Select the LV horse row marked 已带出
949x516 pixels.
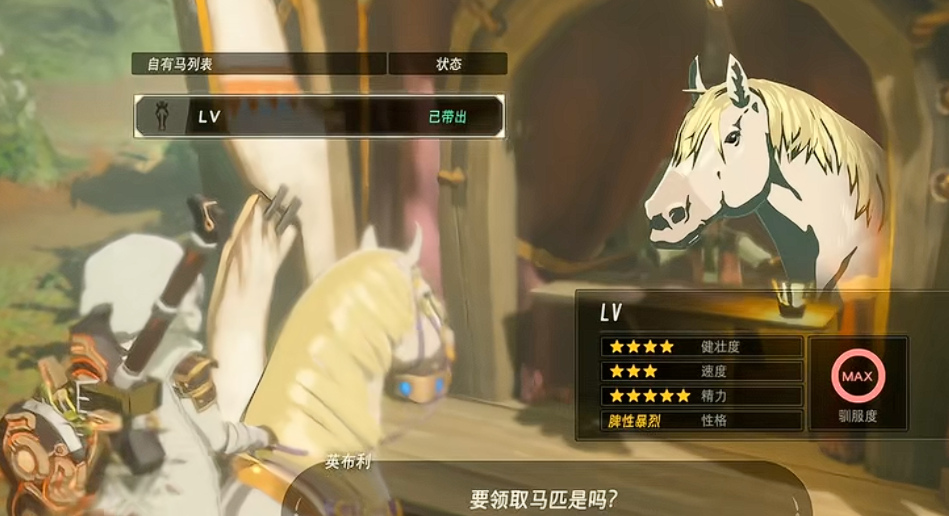(319, 117)
